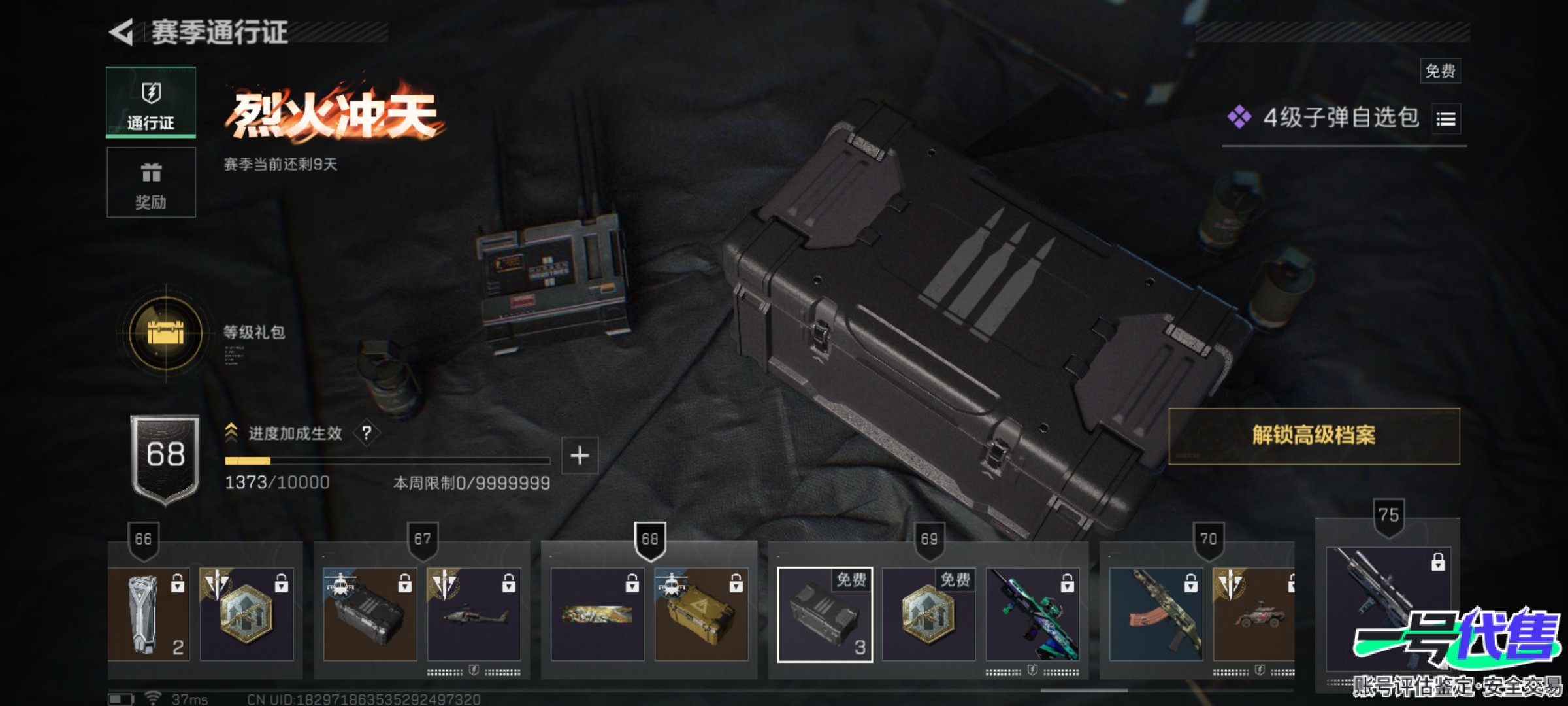
Task: Open the 等级礼包 gold chest icon
Action: point(166,333)
